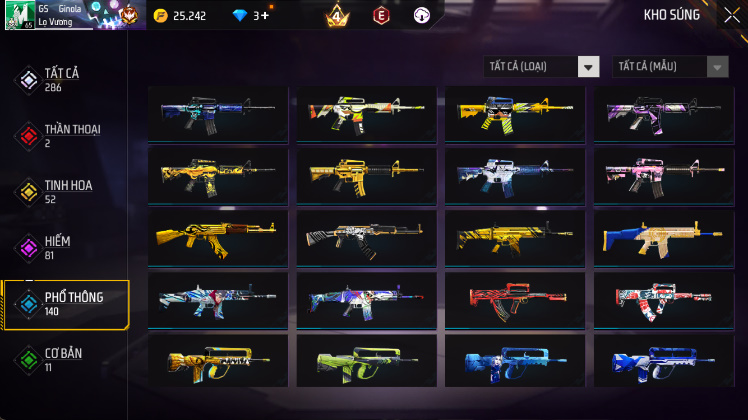Open the player profile avatar
The image size is (748, 420).
[x=20, y=15]
